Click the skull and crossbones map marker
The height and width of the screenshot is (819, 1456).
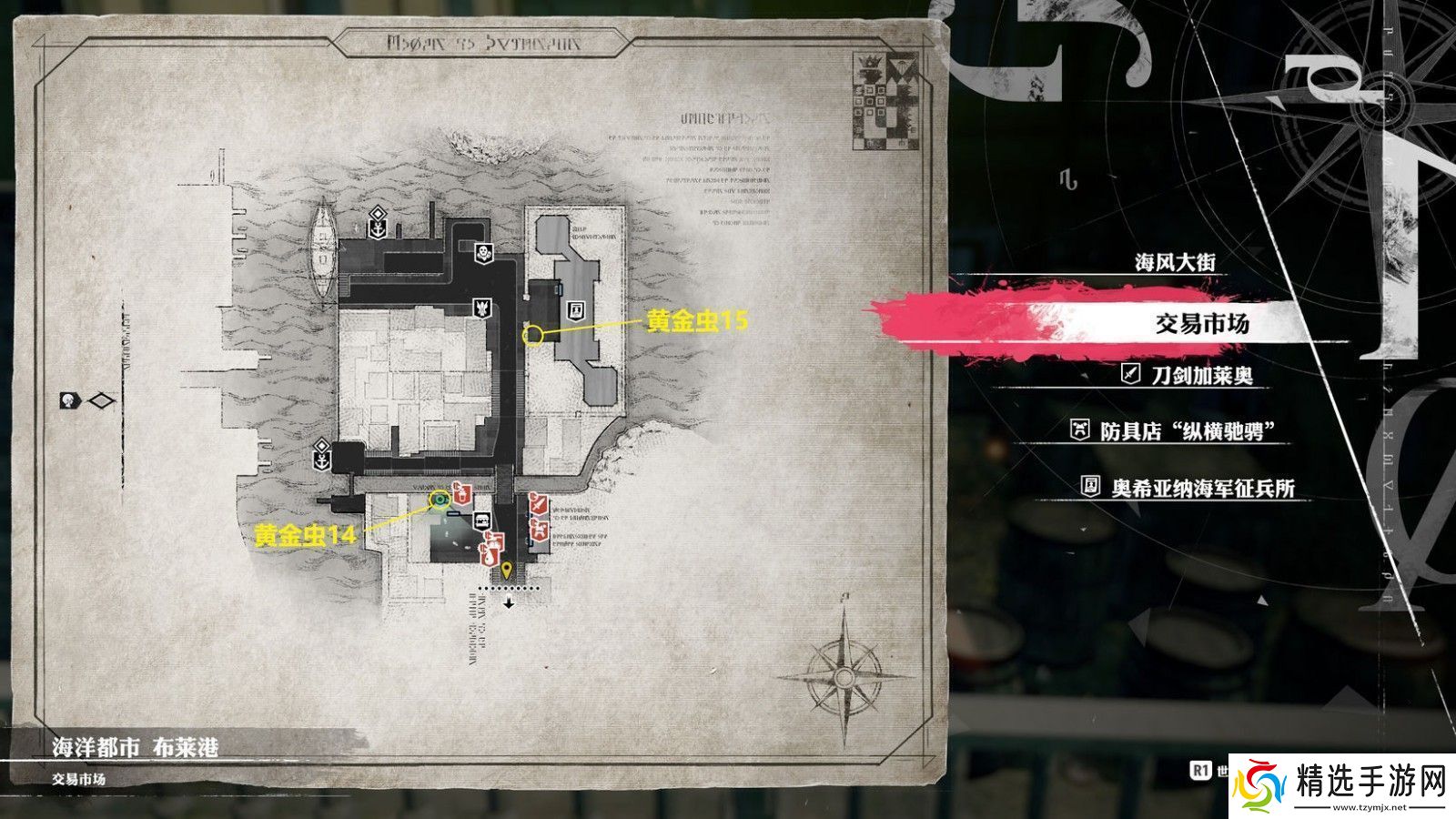(x=483, y=252)
